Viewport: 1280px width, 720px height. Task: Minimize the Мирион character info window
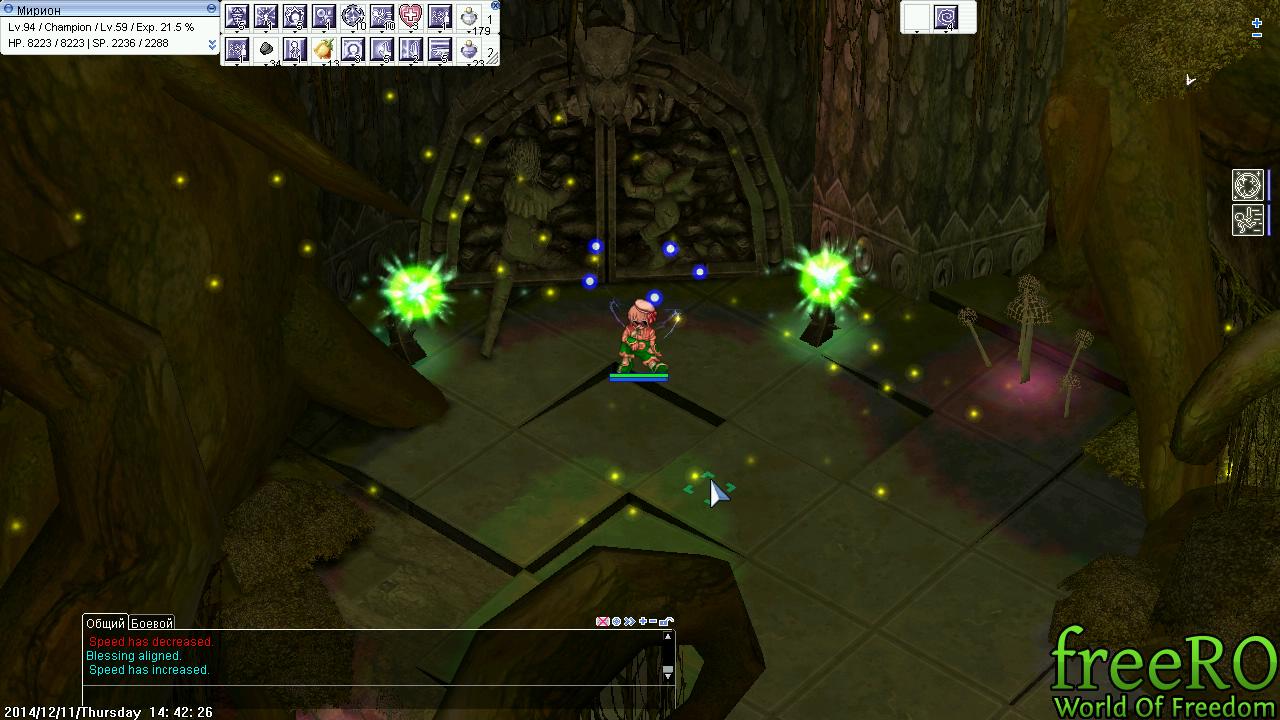211,8
